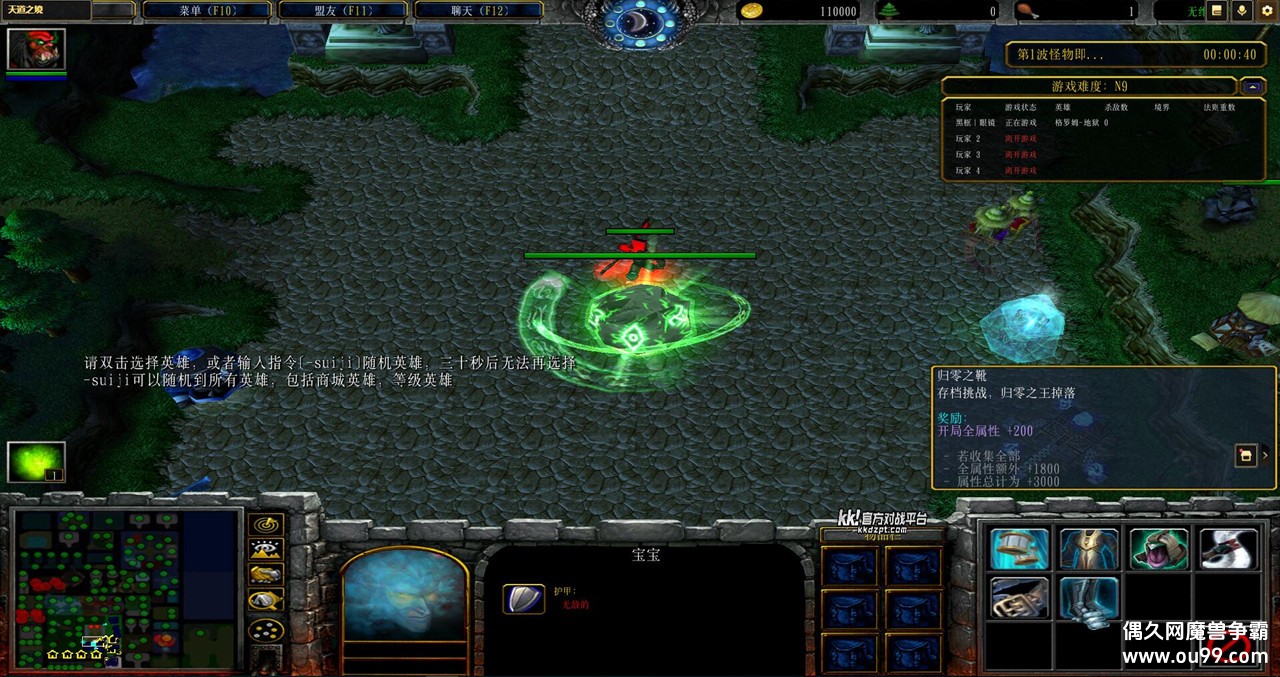Toggle creep camp display on minimap
Screen dimensions: 1280x677
point(266,600)
